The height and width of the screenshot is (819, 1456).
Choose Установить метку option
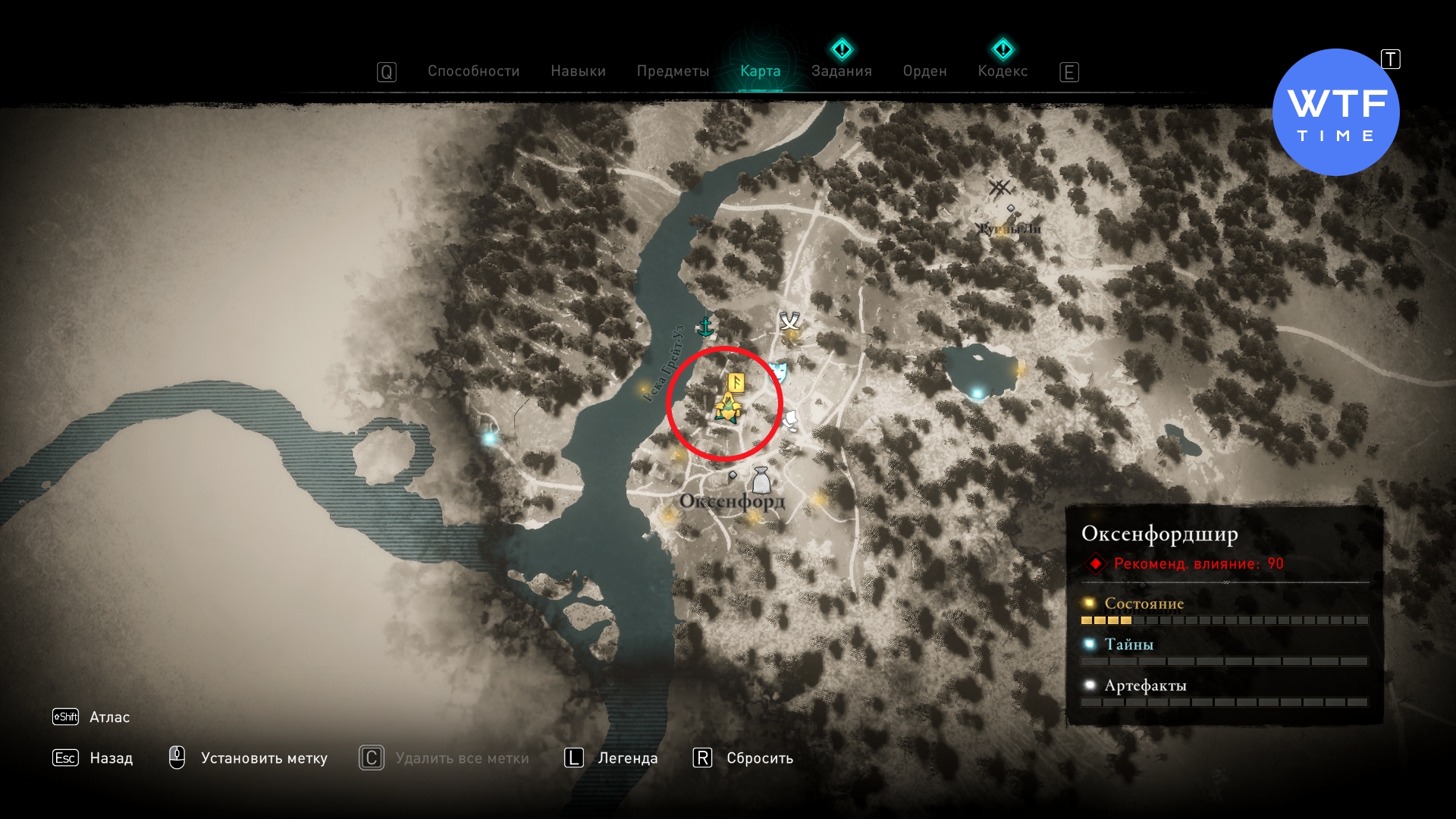click(x=263, y=758)
